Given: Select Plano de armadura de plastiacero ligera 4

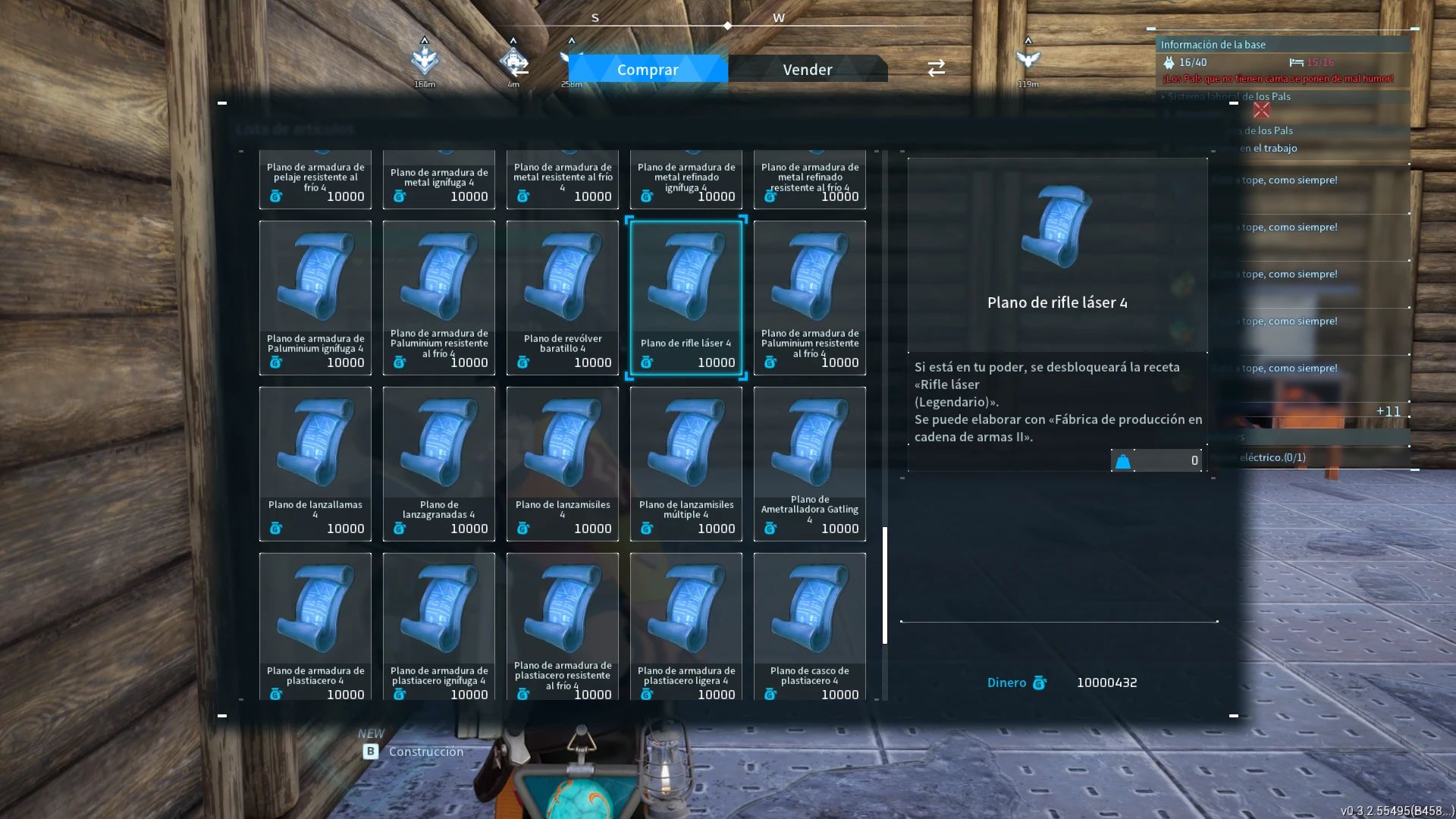Looking at the screenshot, I should point(686,626).
